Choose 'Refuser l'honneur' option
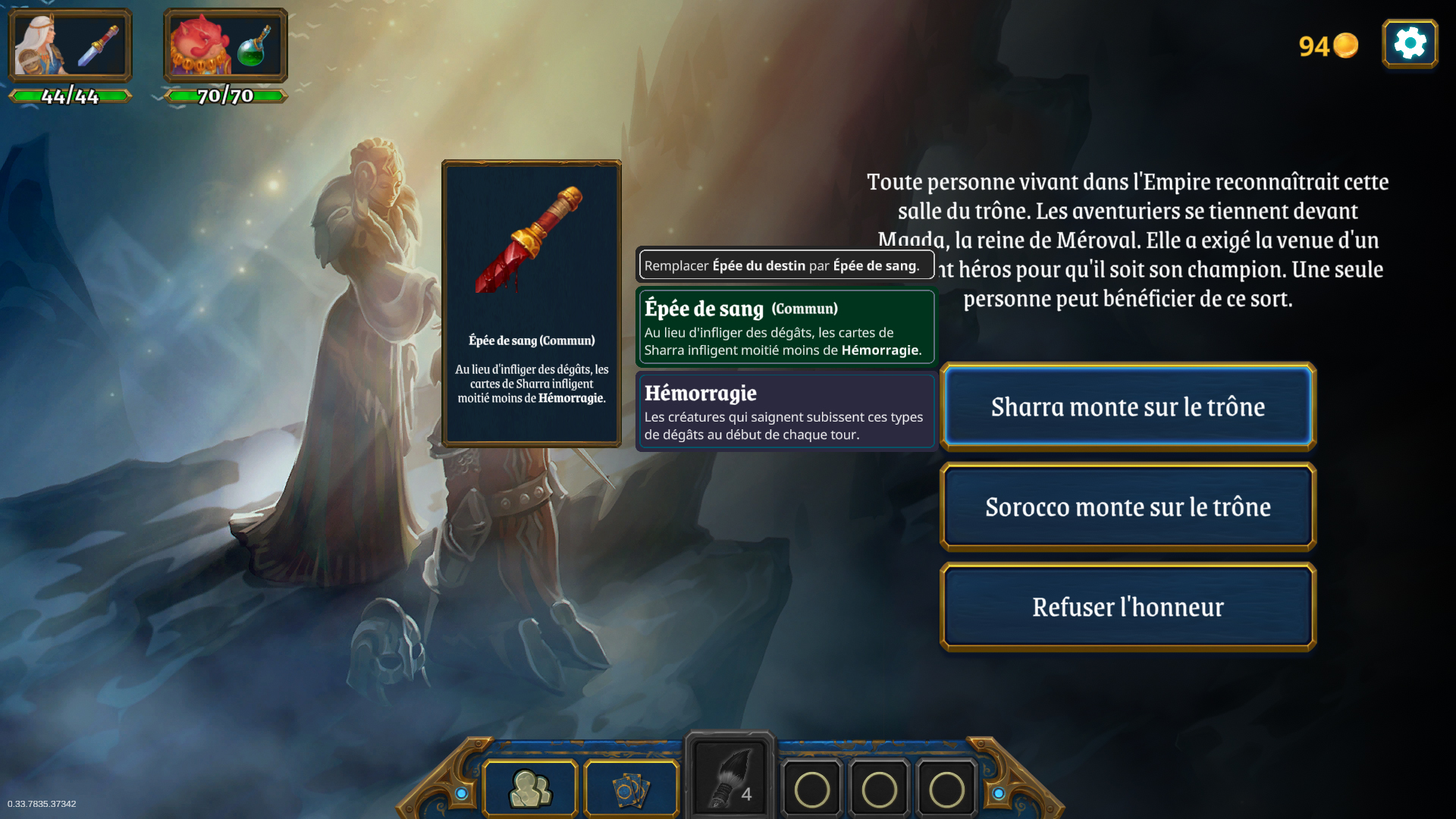The image size is (1456, 819). (1128, 606)
